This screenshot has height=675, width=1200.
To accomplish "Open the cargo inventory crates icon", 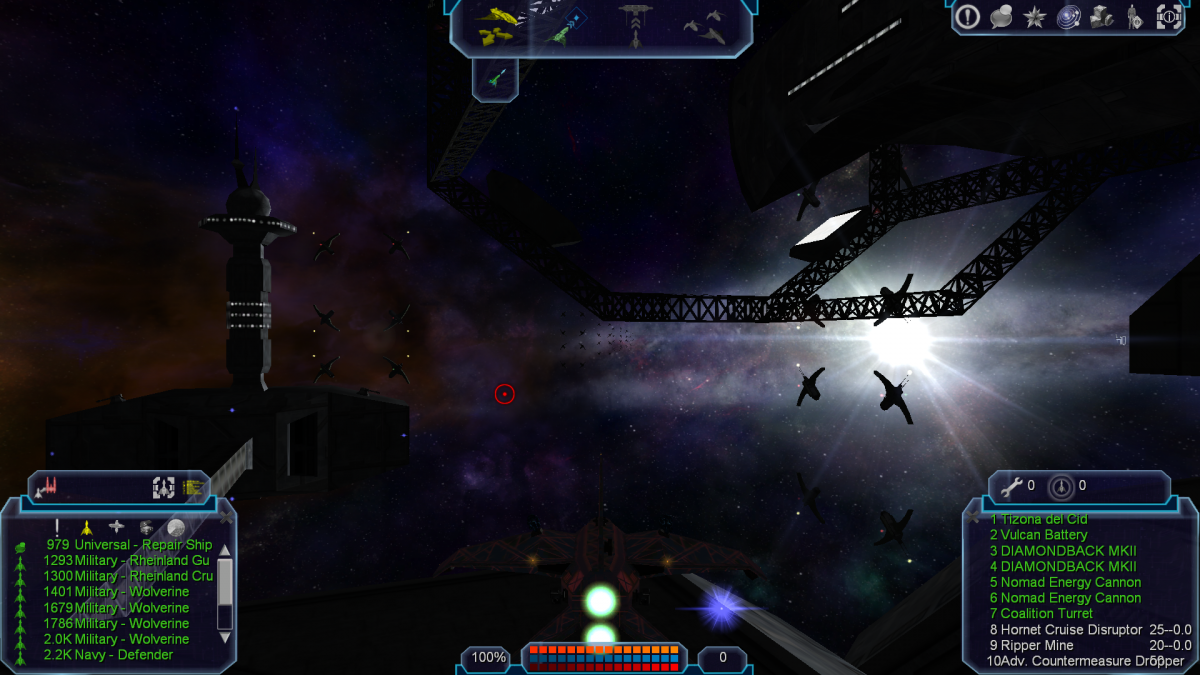I will click(x=1102, y=16).
